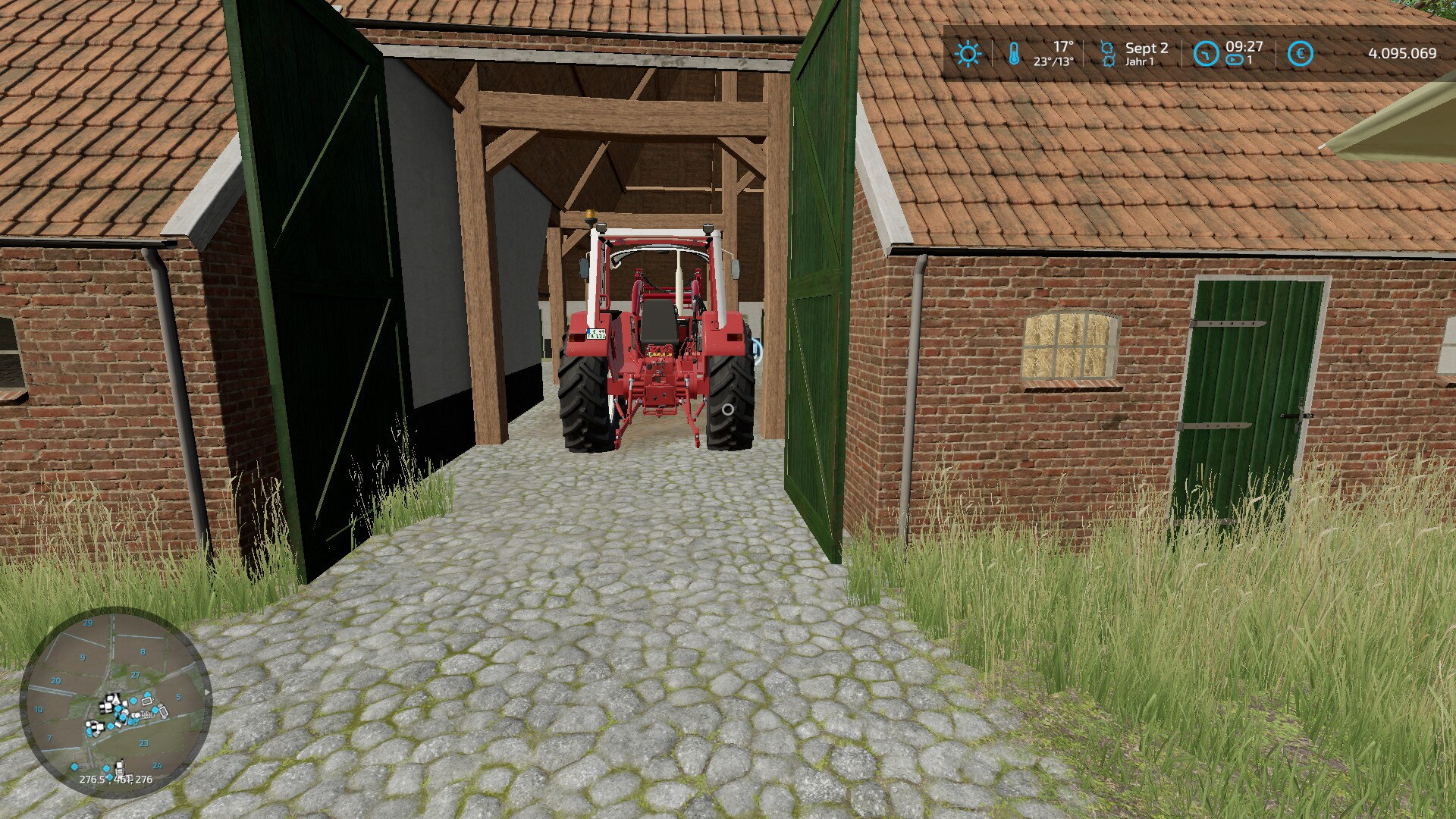Viewport: 1456px width, 819px height.
Task: Click the truck icon near the bottom of the minimap
Action: [x=120, y=767]
